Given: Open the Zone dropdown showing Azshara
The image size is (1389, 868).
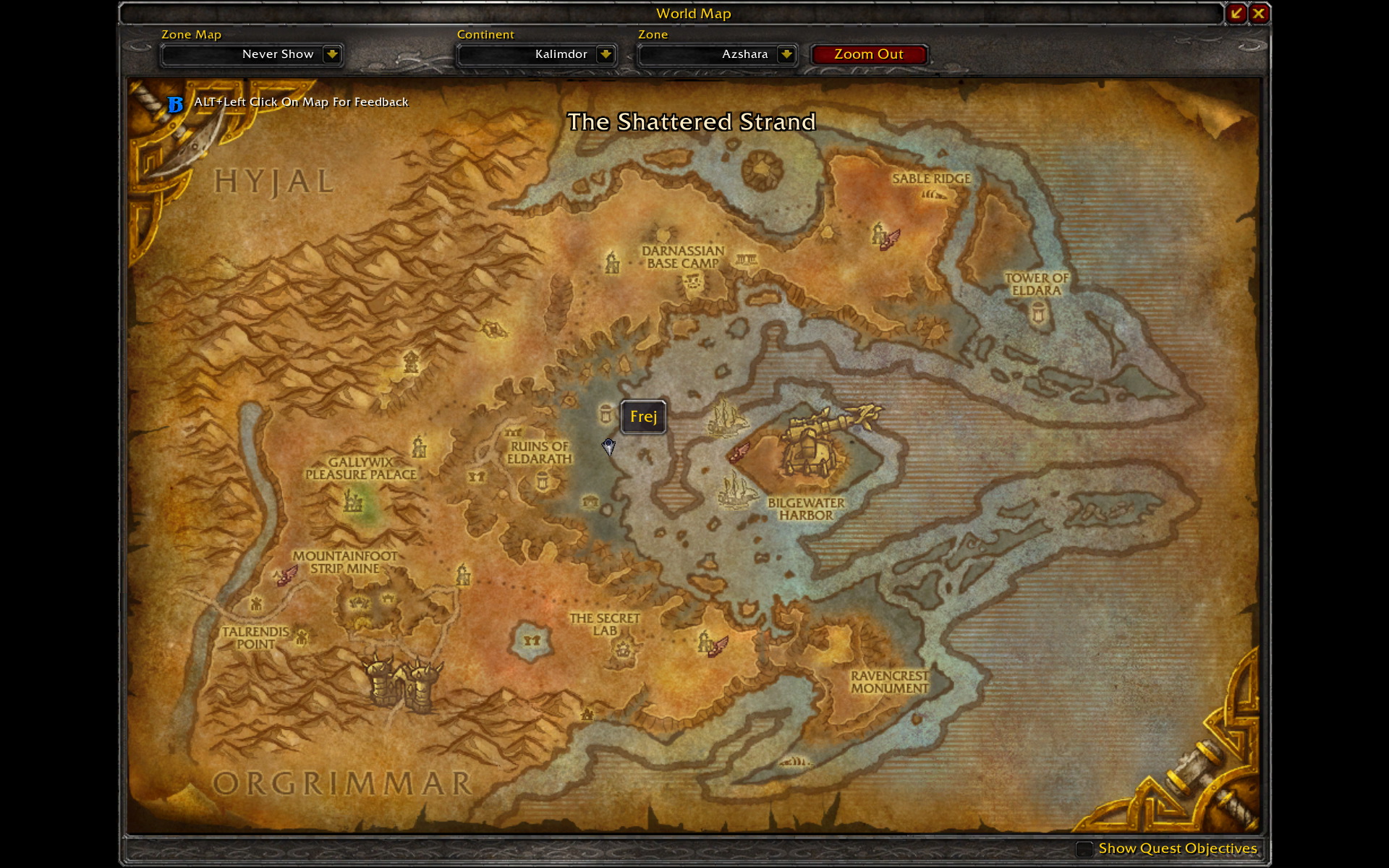Looking at the screenshot, I should click(786, 54).
